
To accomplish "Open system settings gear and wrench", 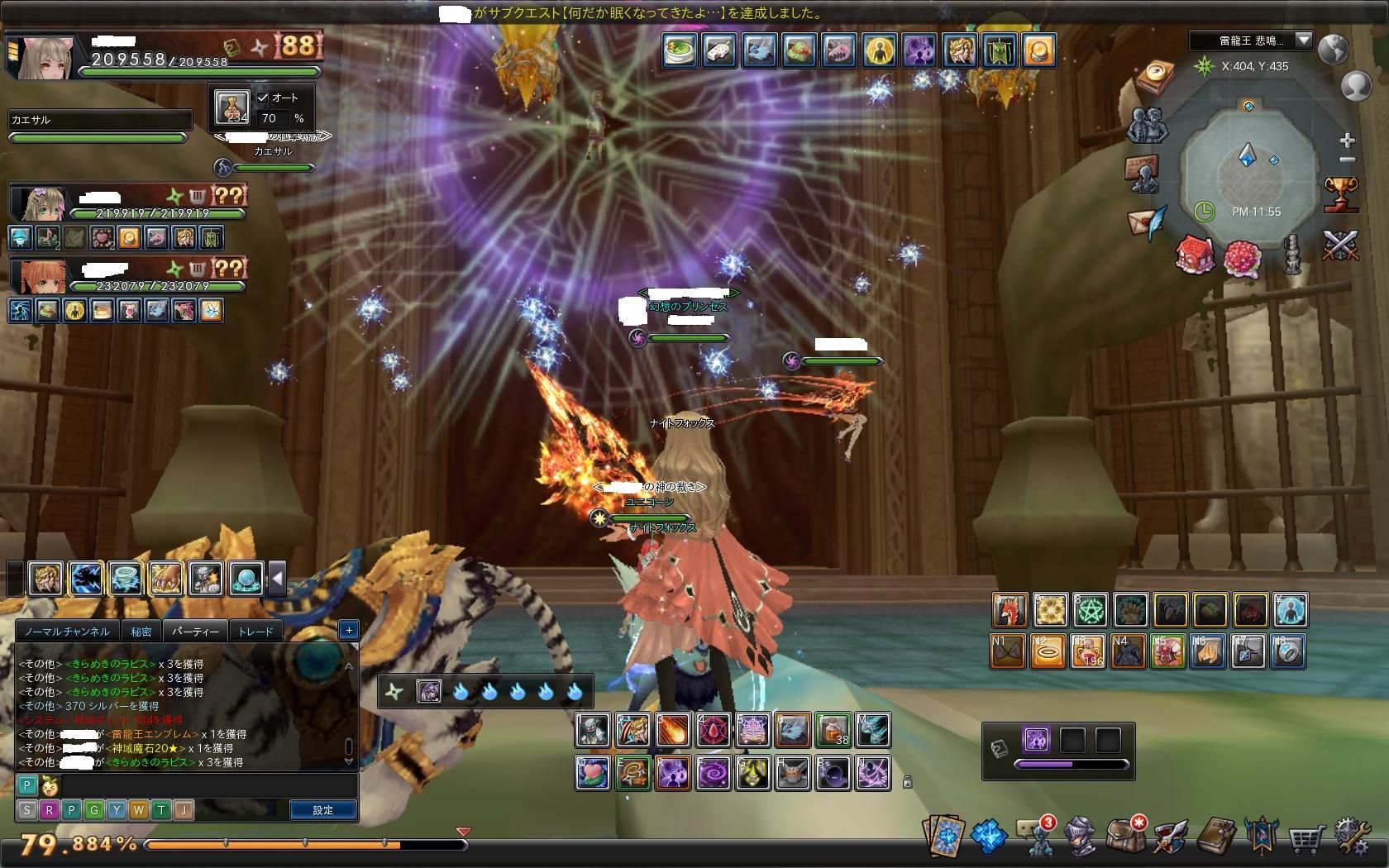I will pyautogui.click(x=1351, y=838).
